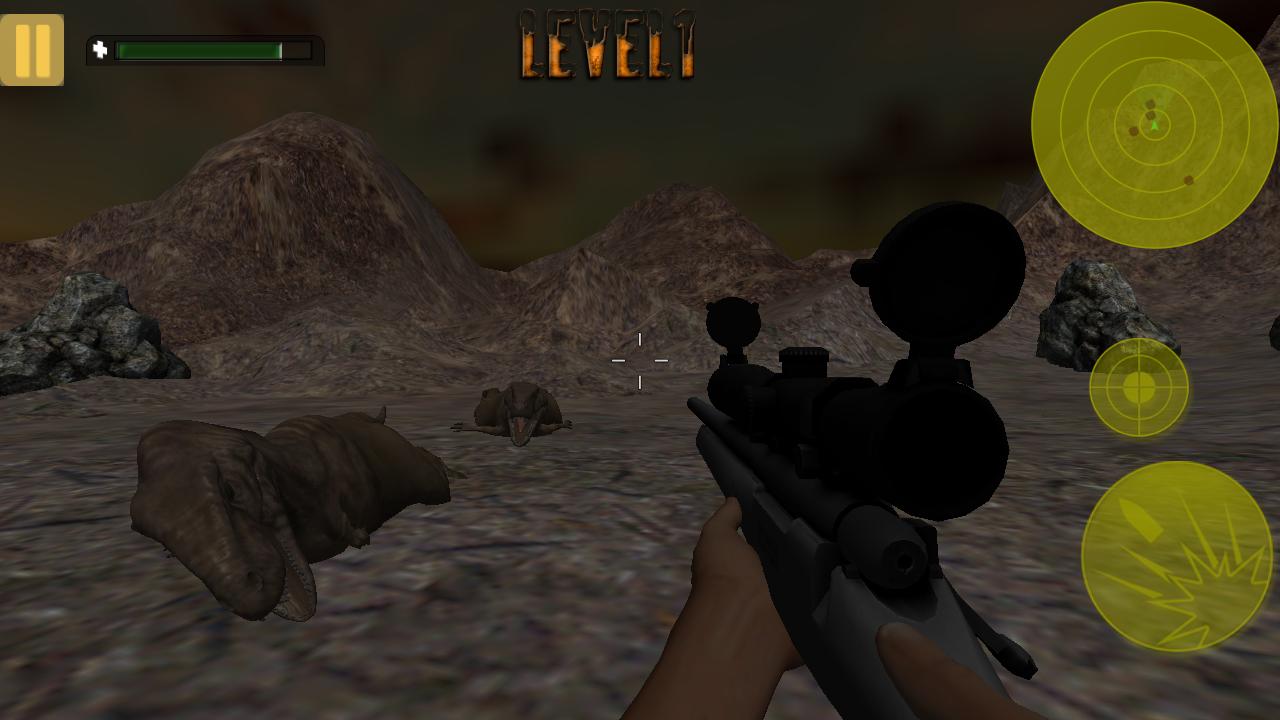Tap the green player arrow on the radar

(1155, 128)
